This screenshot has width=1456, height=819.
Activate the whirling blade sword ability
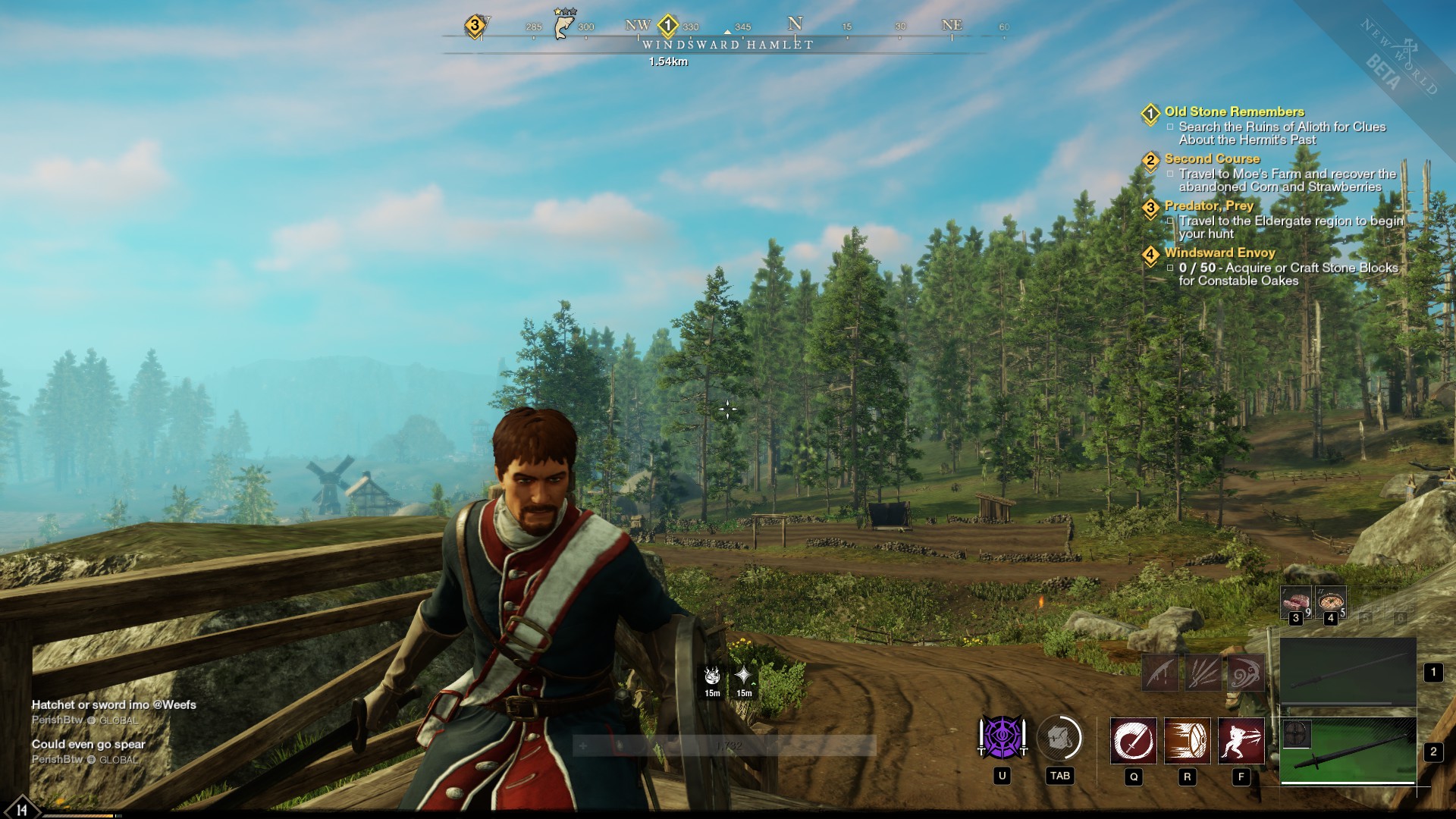coord(1133,740)
